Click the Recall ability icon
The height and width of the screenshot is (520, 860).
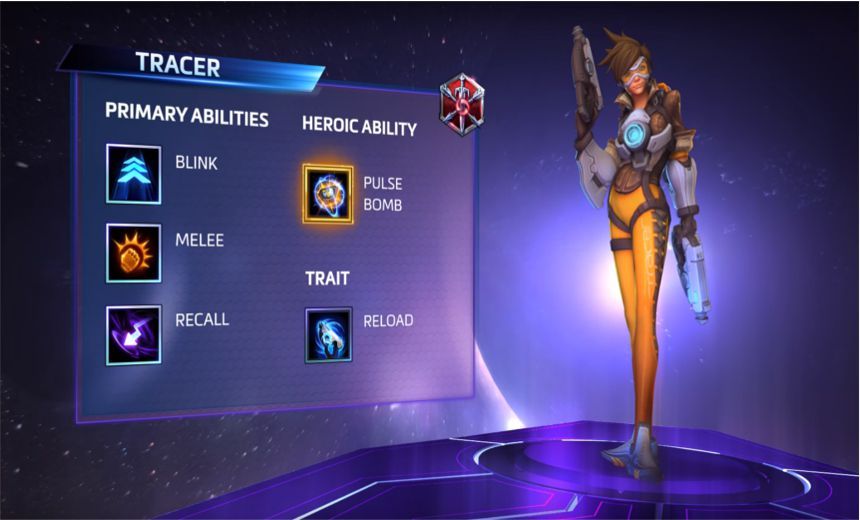click(x=133, y=333)
